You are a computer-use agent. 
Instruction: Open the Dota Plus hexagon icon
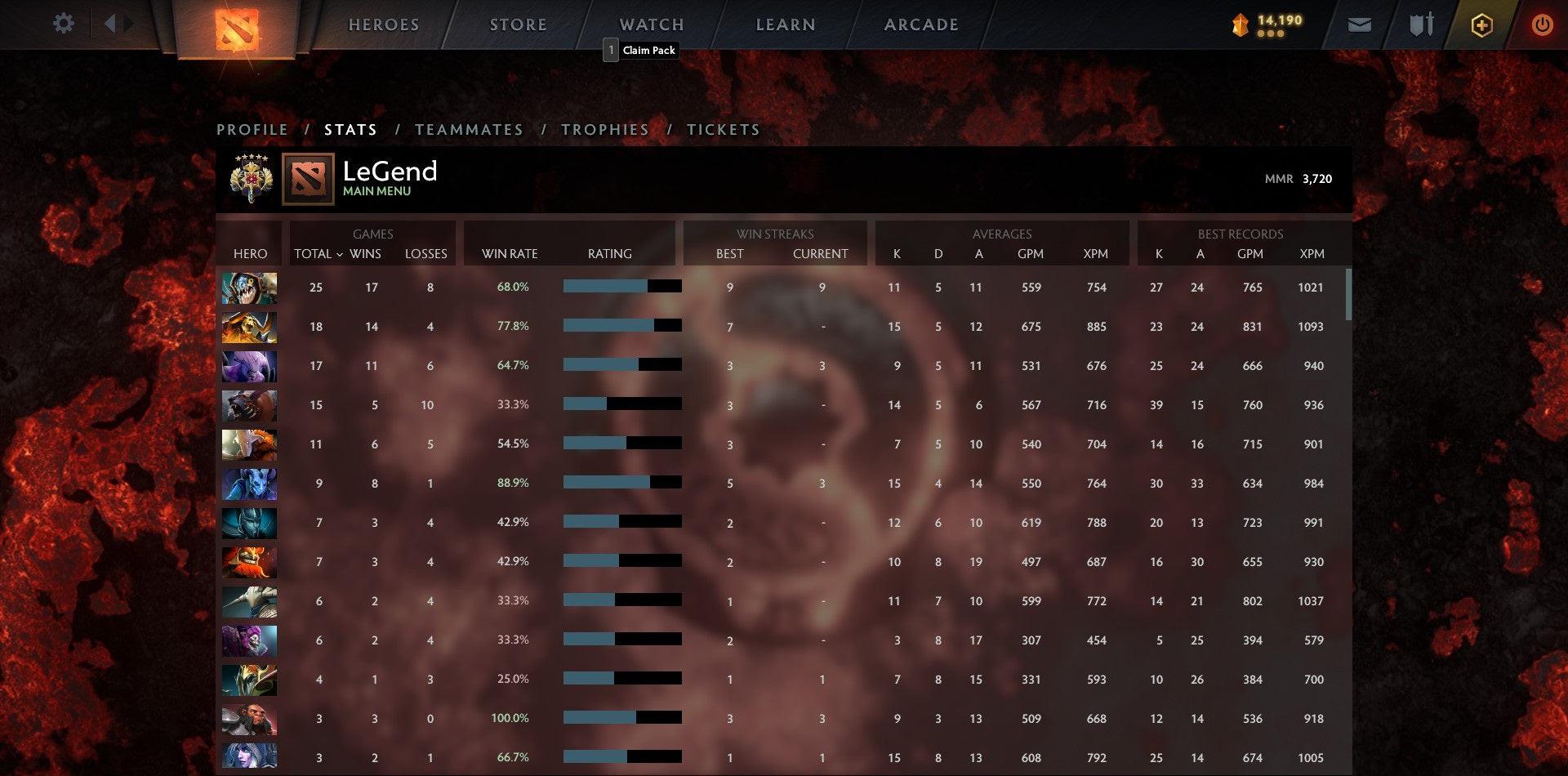click(1481, 25)
